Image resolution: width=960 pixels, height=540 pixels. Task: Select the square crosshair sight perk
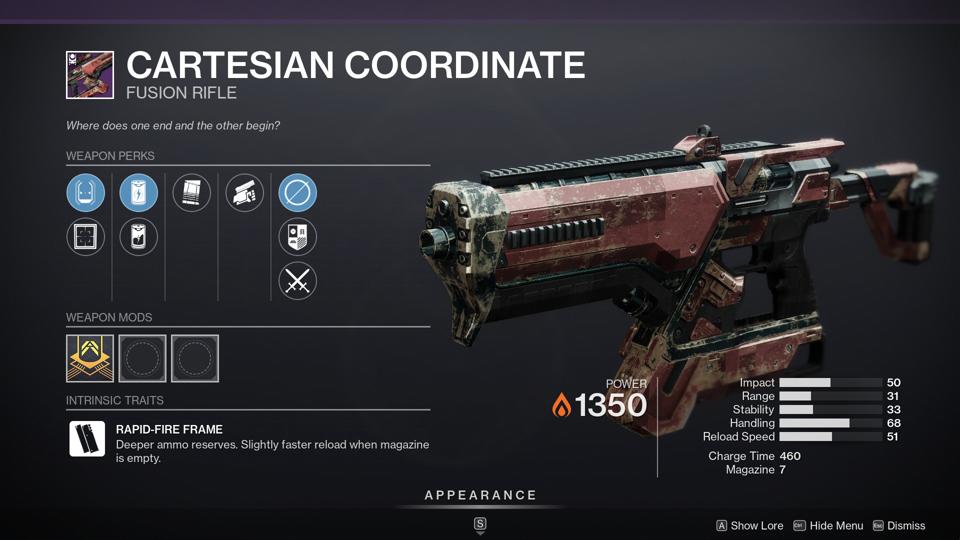click(x=85, y=237)
